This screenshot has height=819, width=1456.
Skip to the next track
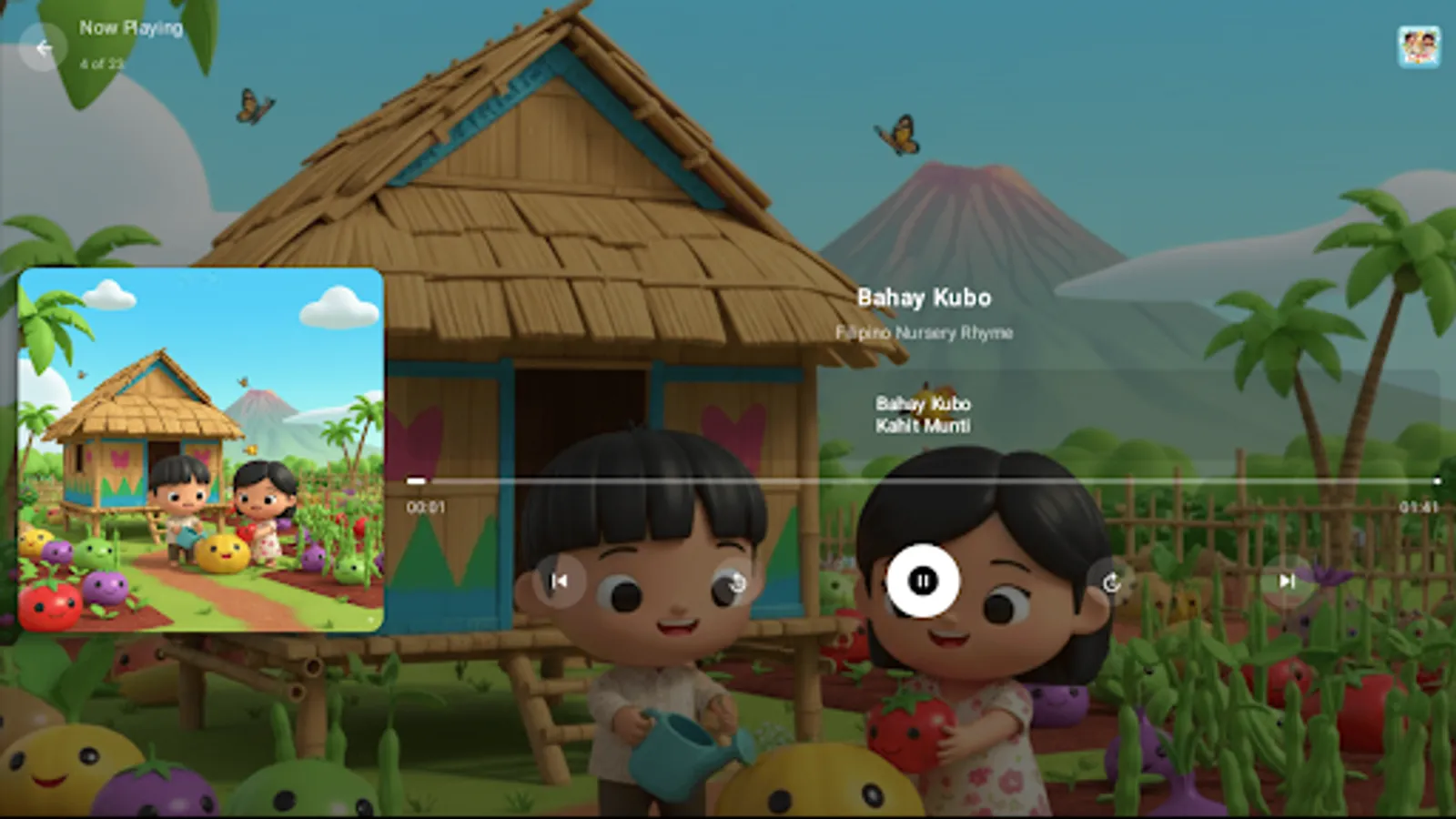pos(1286,582)
